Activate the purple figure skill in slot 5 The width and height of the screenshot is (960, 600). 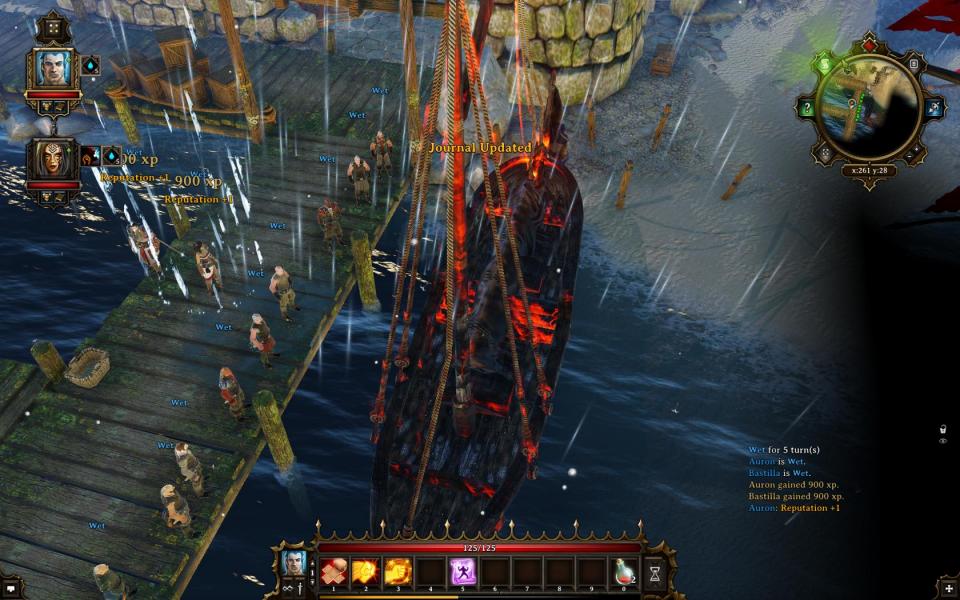(462, 572)
